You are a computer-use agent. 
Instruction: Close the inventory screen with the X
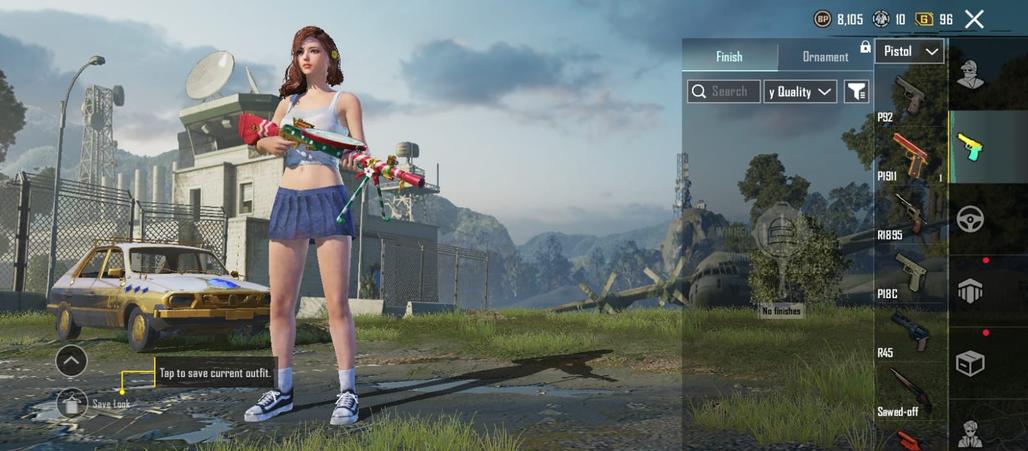click(975, 19)
